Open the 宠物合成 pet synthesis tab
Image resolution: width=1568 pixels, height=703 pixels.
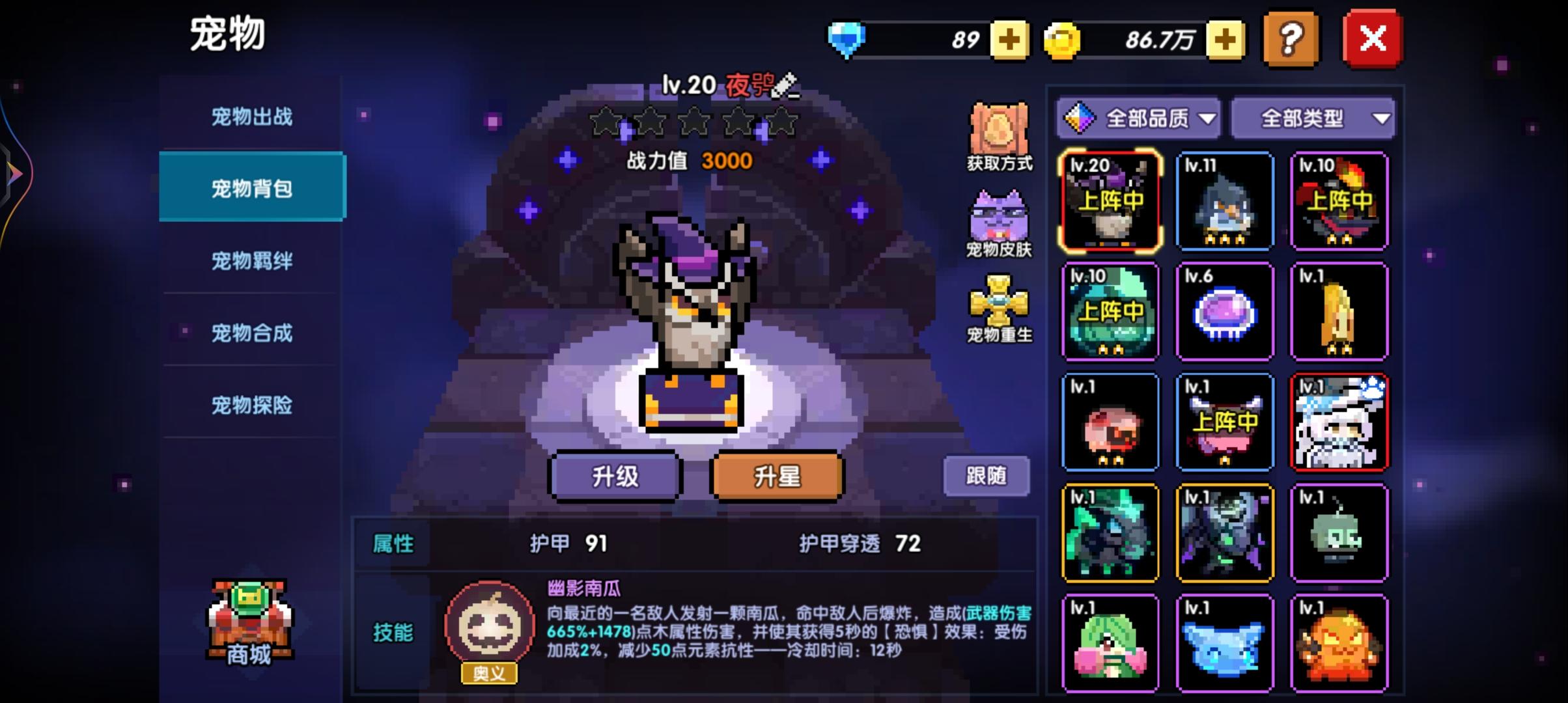tap(251, 333)
